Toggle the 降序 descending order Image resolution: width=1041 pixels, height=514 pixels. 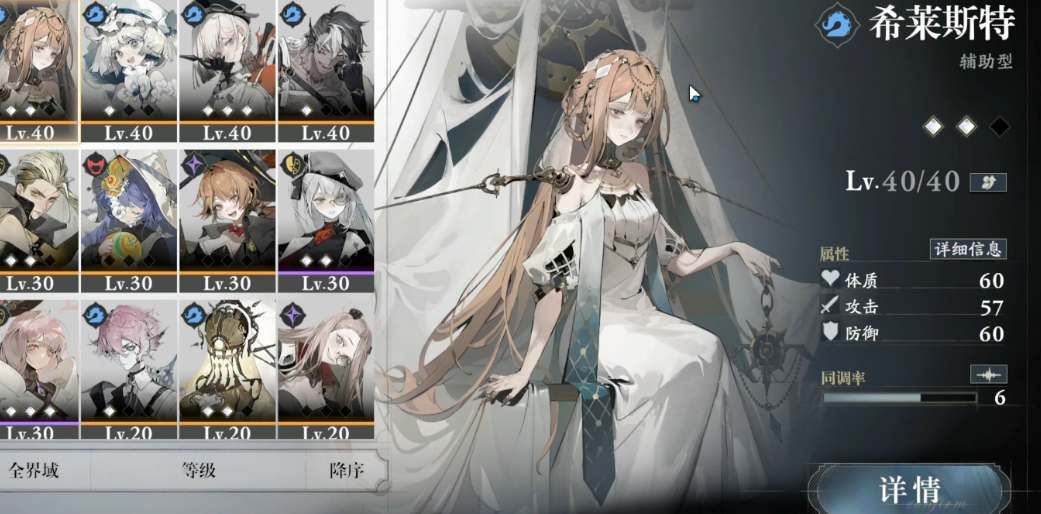pos(344,470)
